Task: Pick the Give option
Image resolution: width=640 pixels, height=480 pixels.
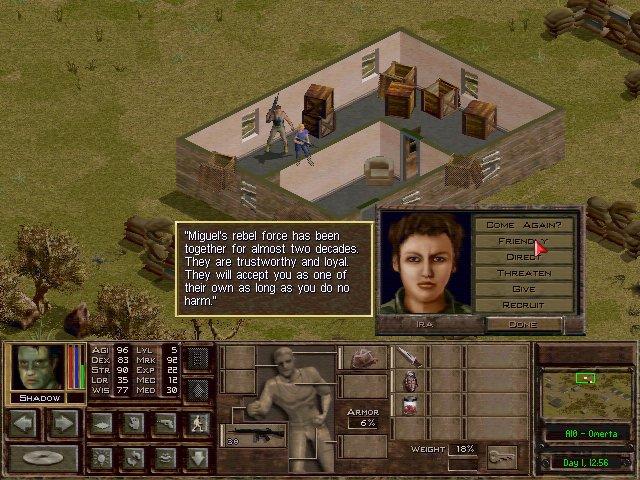Action: [523, 289]
